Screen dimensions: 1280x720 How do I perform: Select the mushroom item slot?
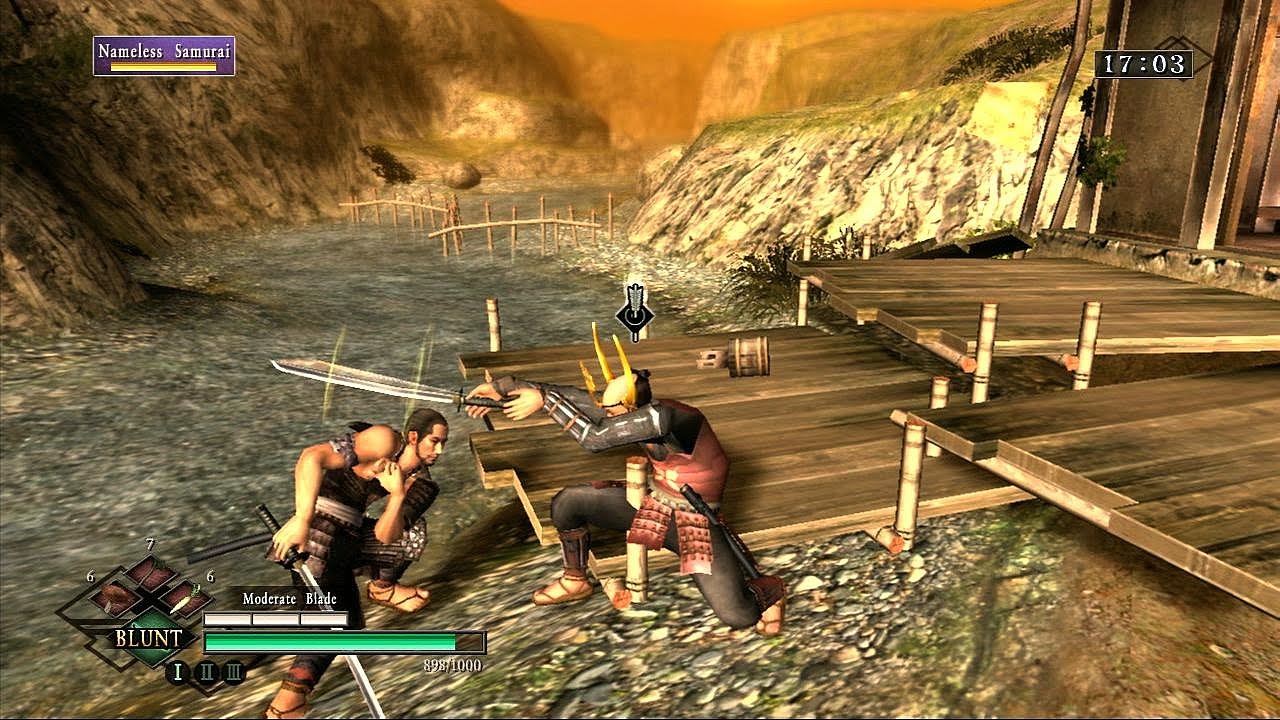(116, 598)
